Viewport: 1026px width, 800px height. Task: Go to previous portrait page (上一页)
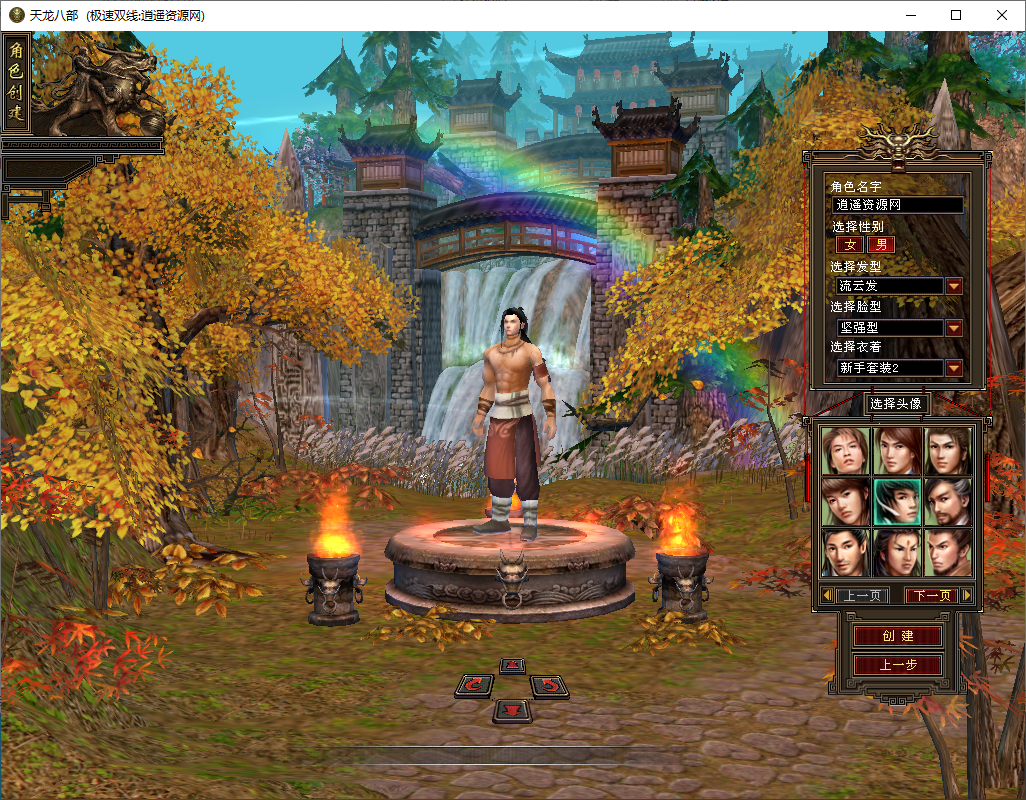pyautogui.click(x=862, y=595)
